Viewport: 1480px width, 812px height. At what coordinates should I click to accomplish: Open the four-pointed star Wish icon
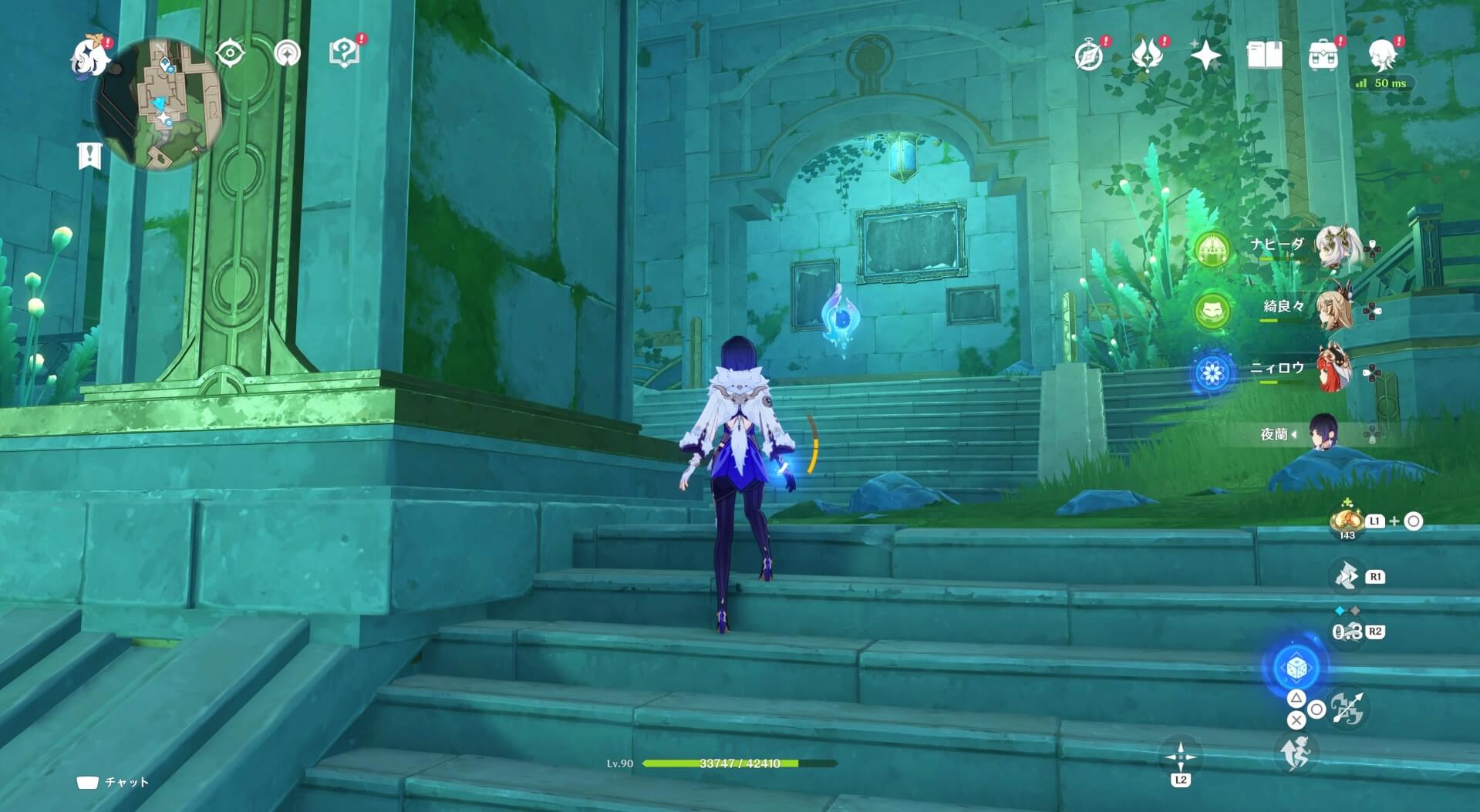click(x=1206, y=56)
